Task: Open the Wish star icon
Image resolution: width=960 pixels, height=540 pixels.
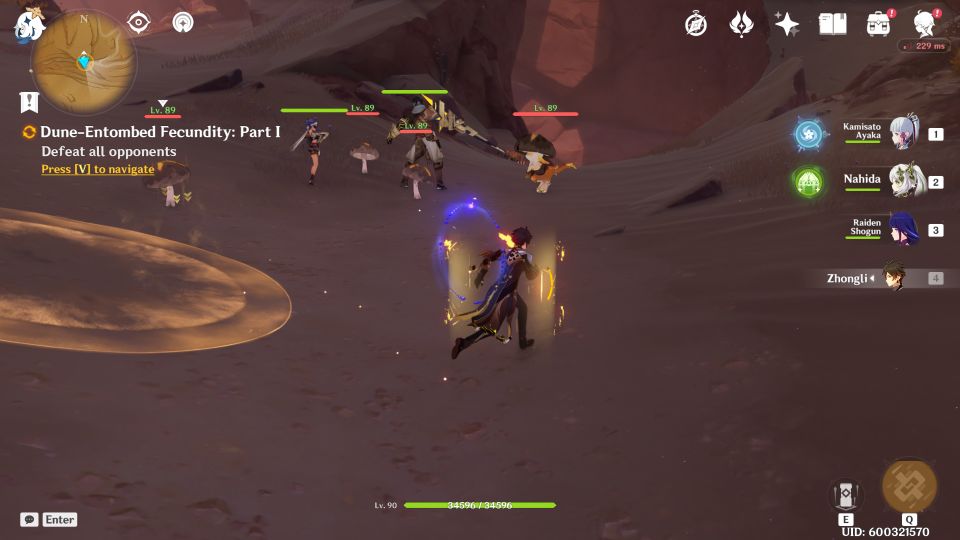Action: click(x=787, y=24)
